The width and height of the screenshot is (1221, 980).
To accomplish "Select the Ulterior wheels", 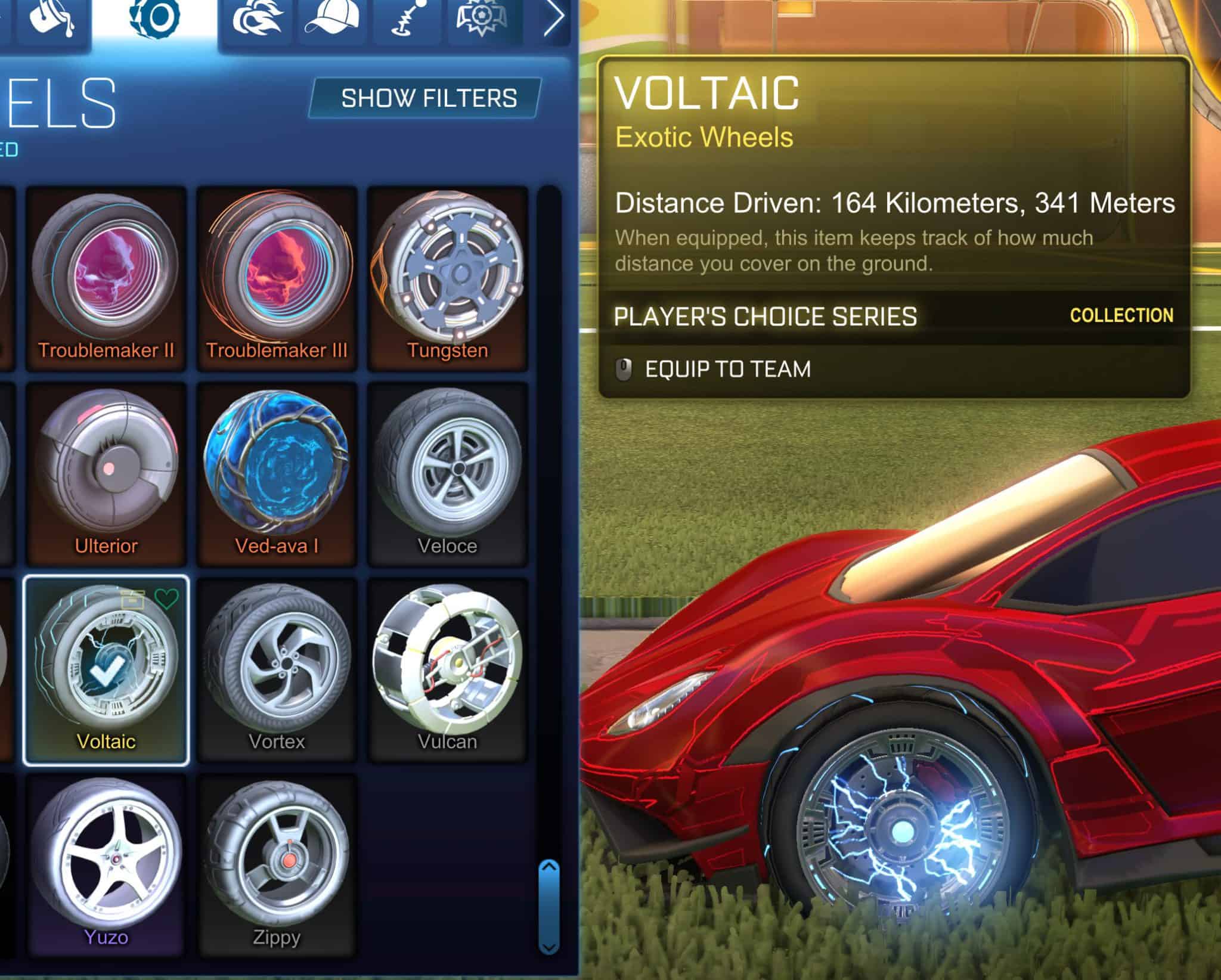I will point(106,474).
